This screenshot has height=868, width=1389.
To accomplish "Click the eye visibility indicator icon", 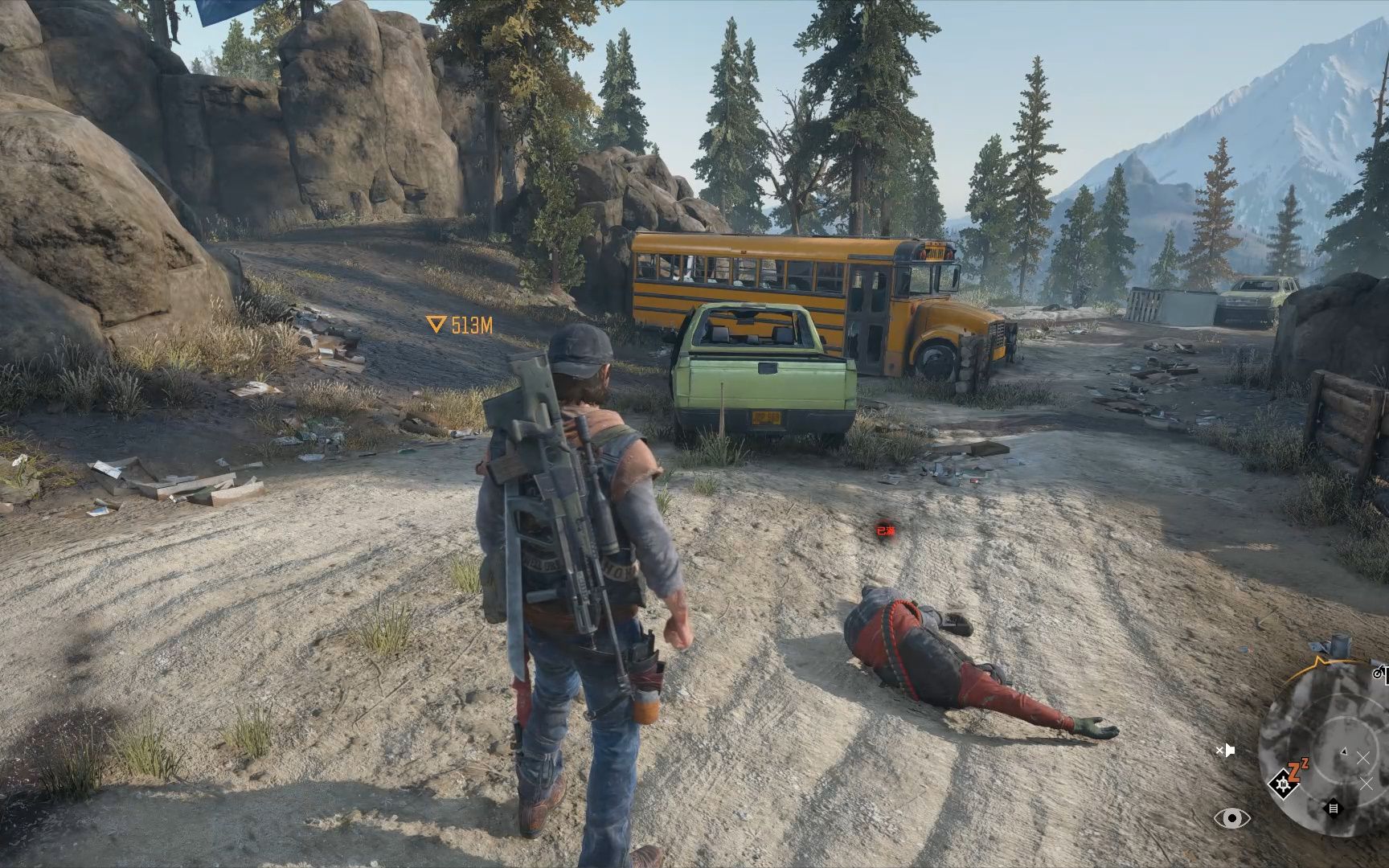I will point(1231,818).
